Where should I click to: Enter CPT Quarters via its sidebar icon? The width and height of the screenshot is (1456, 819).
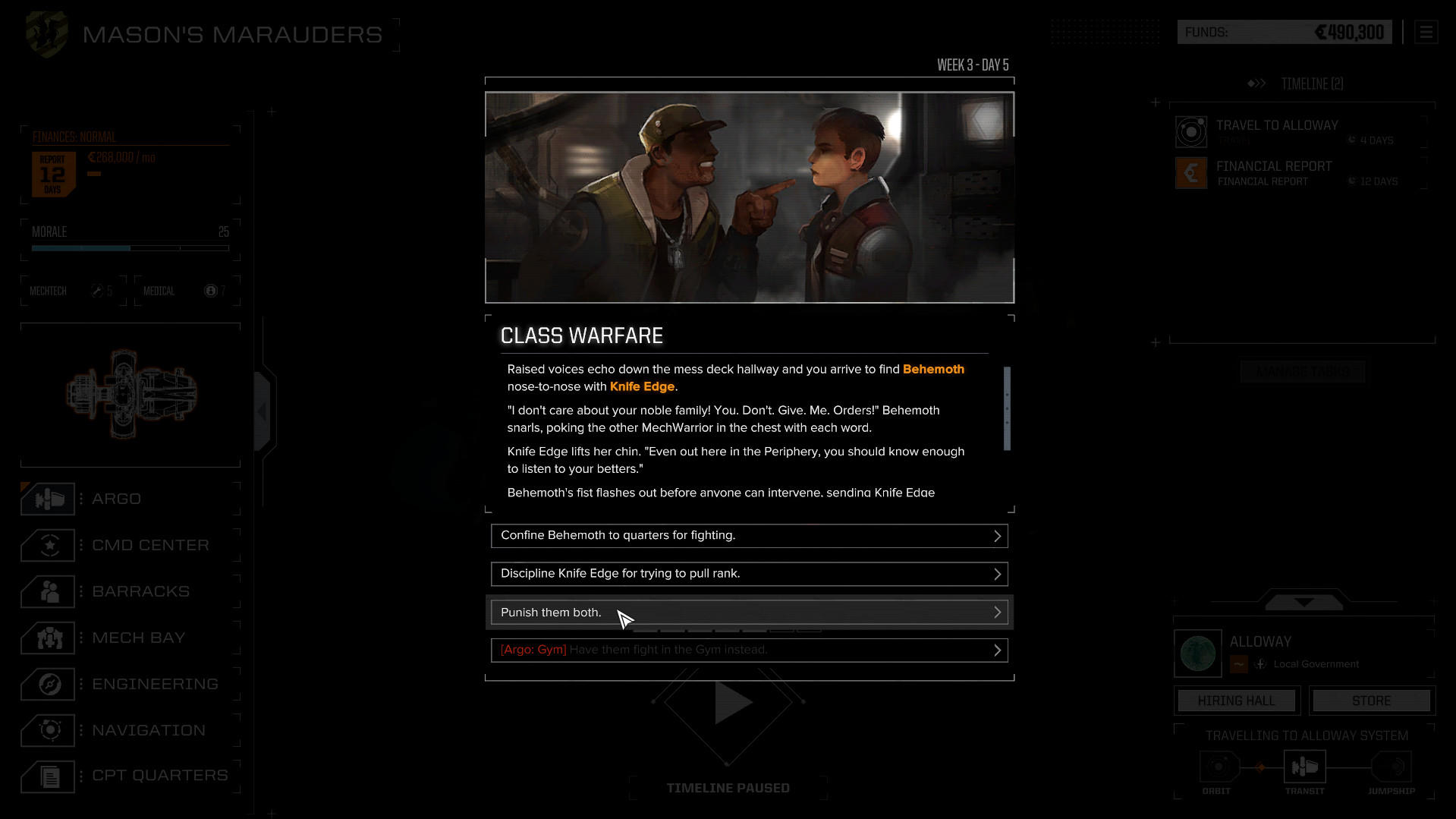coord(48,776)
